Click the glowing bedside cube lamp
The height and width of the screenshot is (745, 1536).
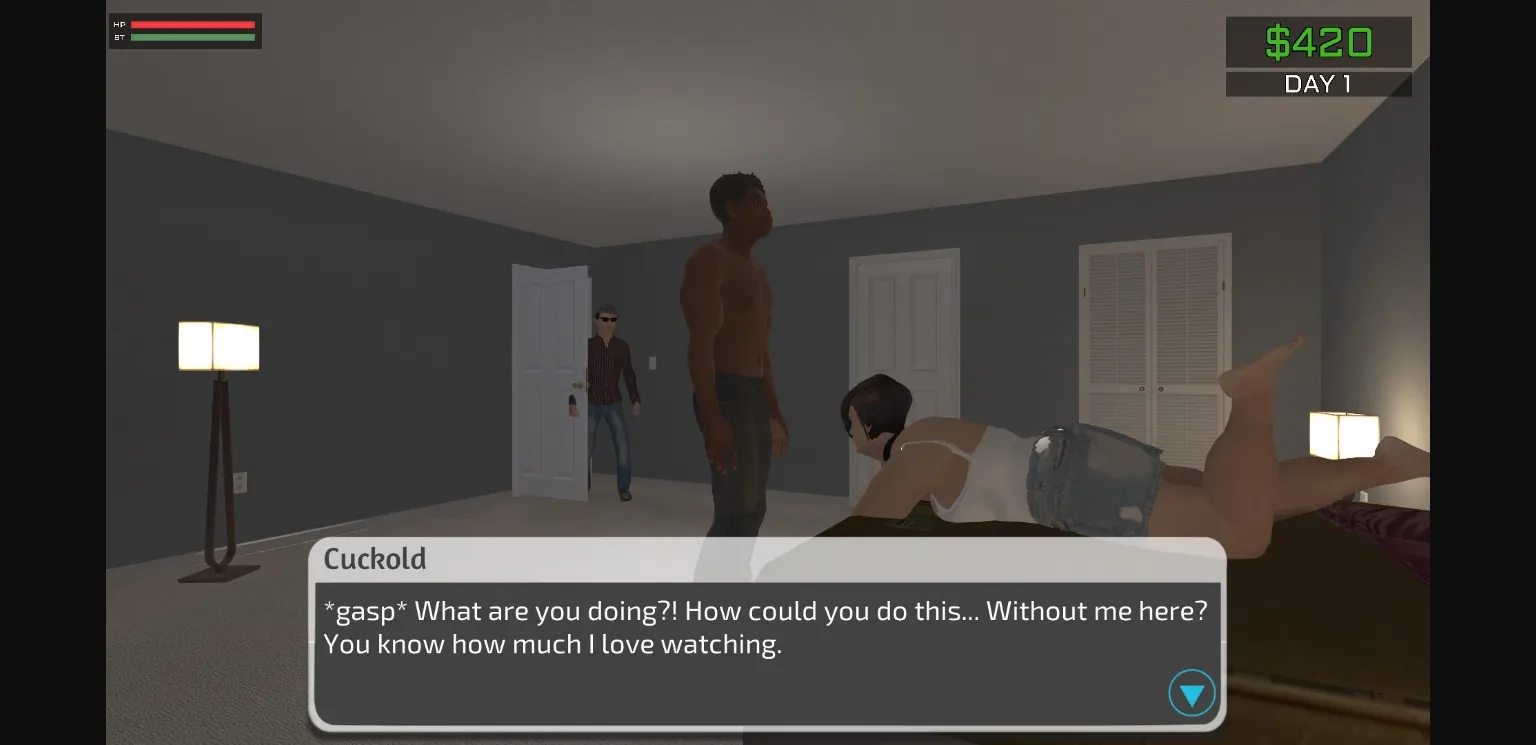coord(1343,435)
